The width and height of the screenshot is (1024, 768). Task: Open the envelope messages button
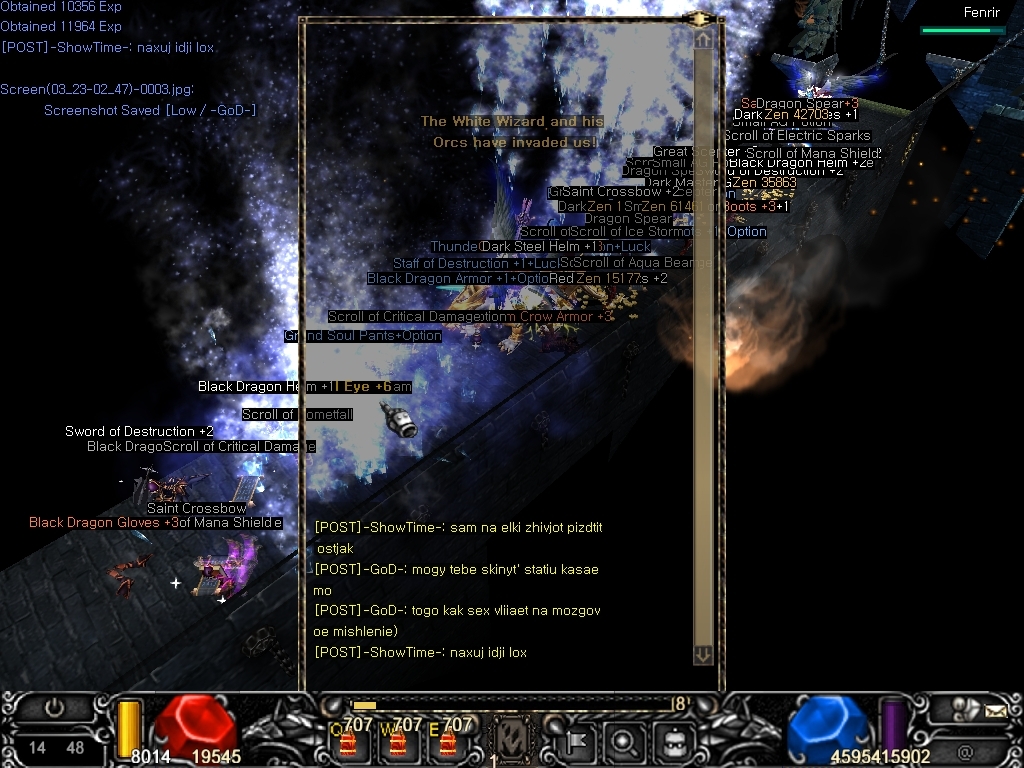(994, 711)
